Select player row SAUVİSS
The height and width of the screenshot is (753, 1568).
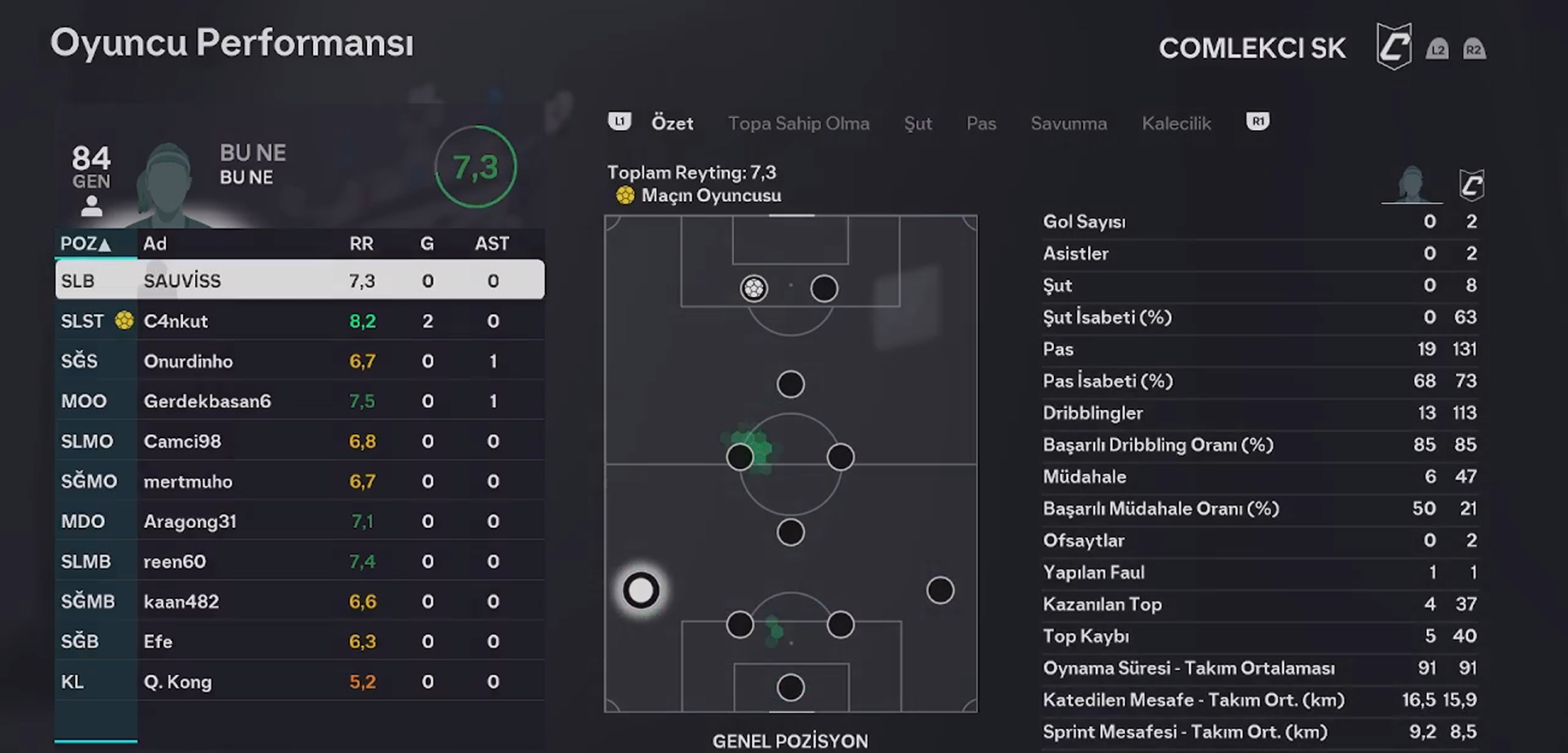pyautogui.click(x=299, y=281)
